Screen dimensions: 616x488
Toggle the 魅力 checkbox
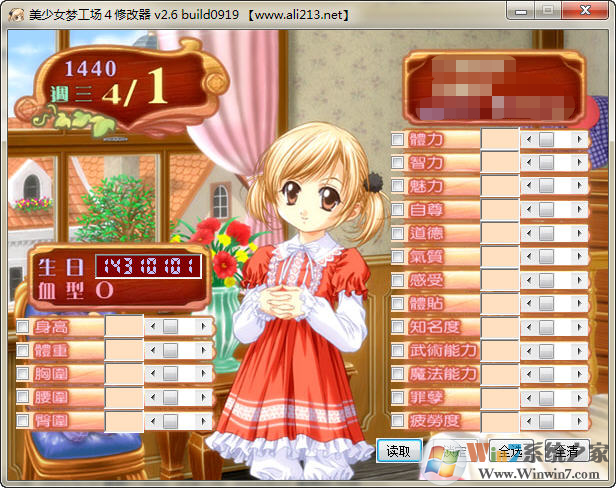(x=398, y=186)
